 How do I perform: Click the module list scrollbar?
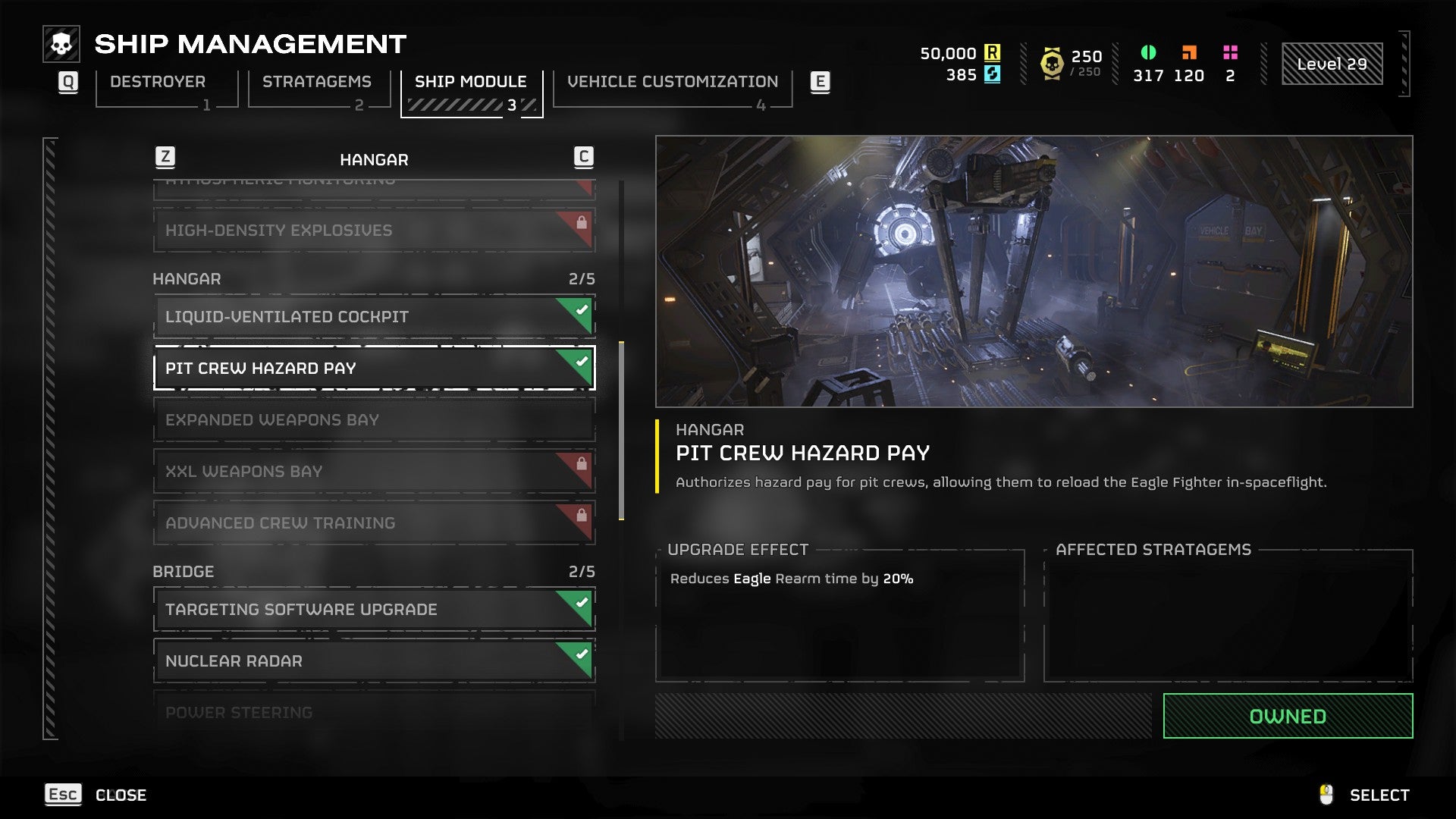[x=622, y=430]
